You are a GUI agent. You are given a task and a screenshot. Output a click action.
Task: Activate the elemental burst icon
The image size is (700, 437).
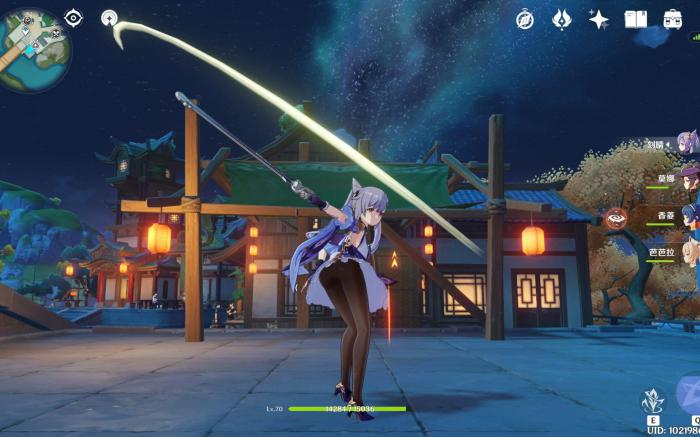pos(690,396)
